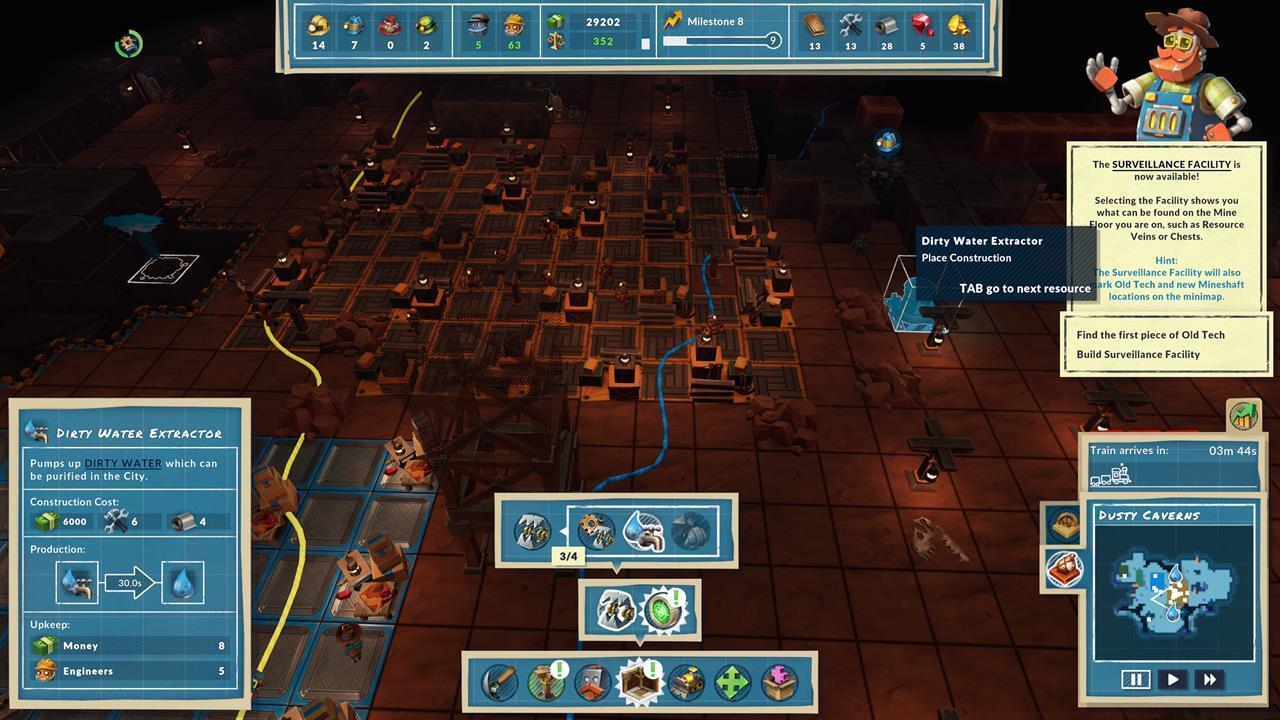
Task: Open the green chart statistics button
Action: point(1243,415)
